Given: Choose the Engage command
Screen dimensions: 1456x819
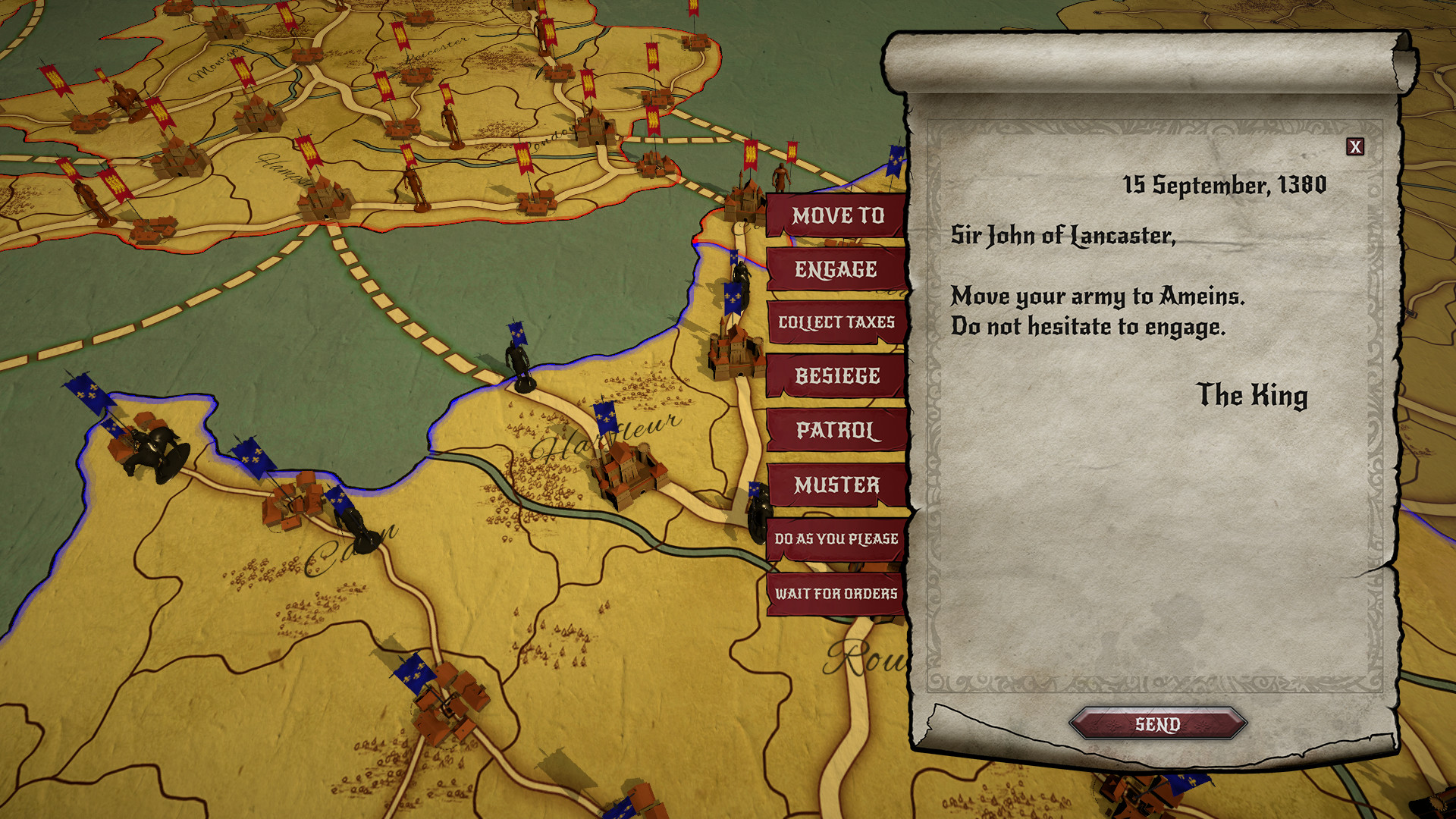Looking at the screenshot, I should pos(836,268).
